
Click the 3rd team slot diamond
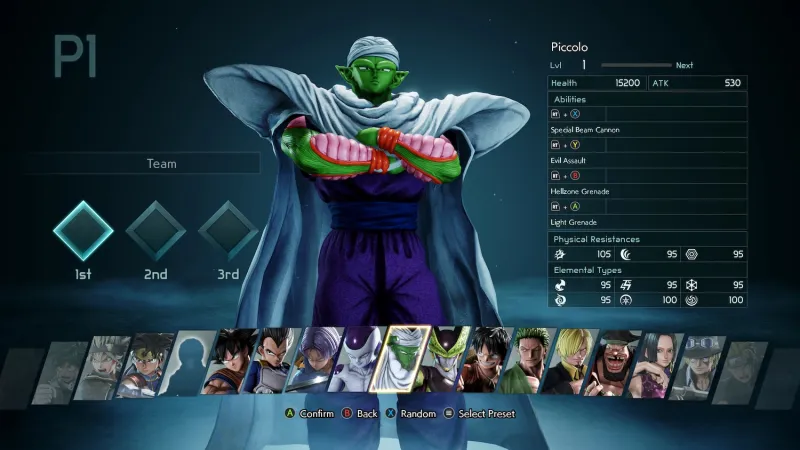coord(228,232)
